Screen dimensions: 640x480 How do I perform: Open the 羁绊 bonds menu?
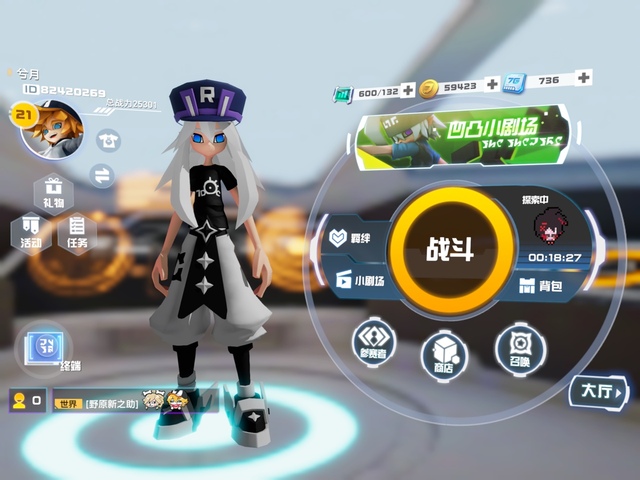[x=349, y=240]
